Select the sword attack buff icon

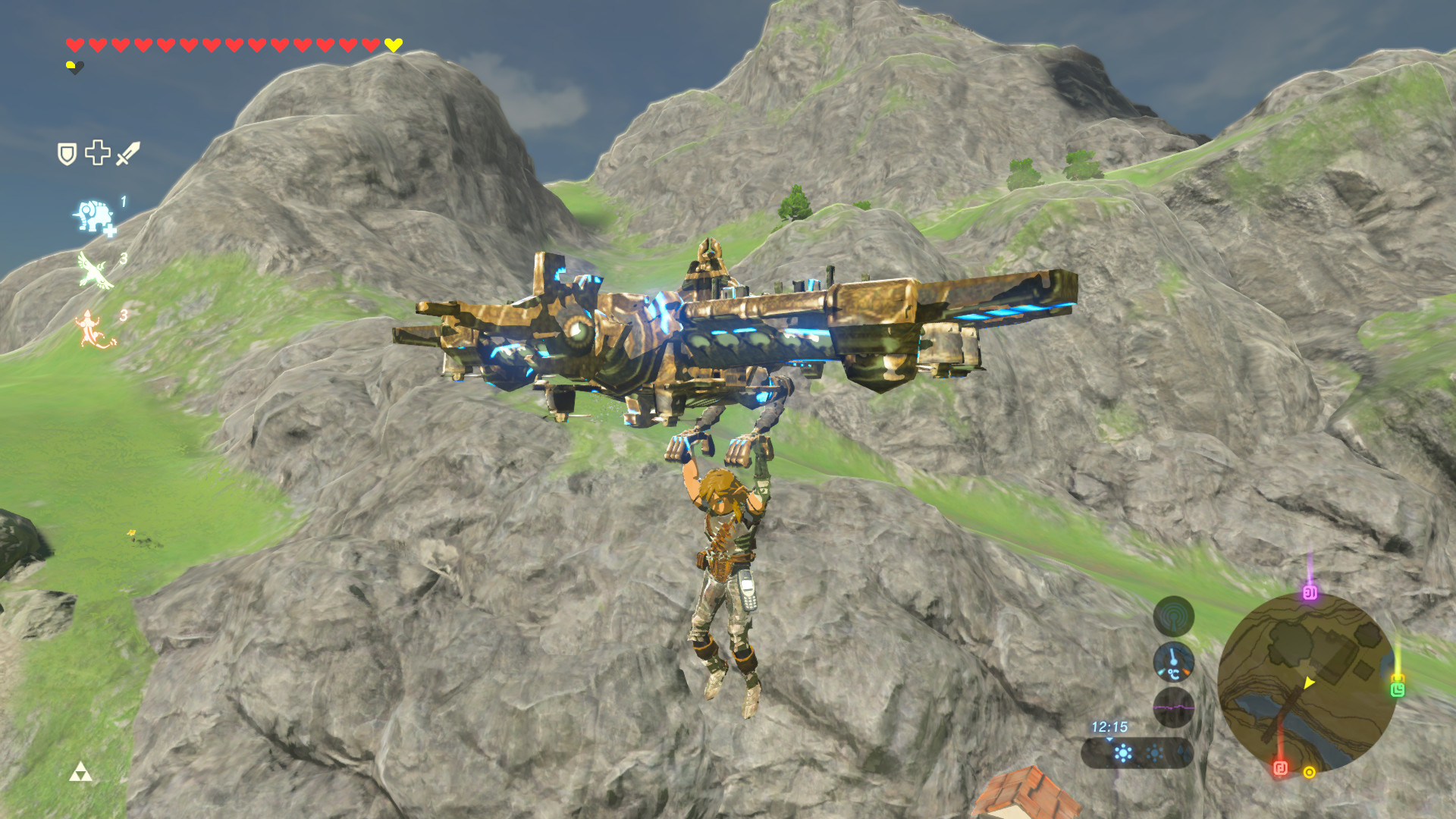128,154
